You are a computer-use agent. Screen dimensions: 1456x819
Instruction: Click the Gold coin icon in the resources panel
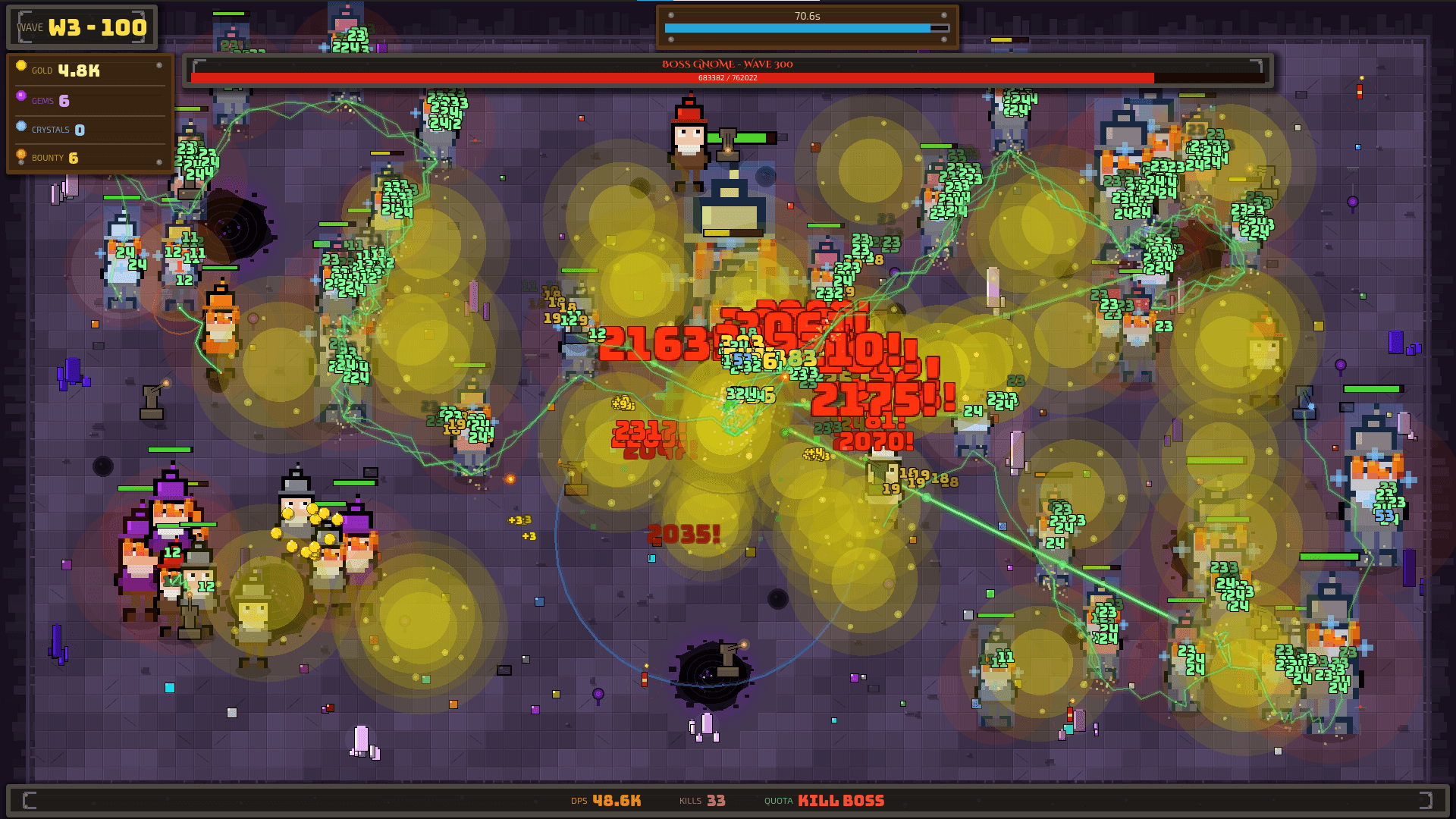click(20, 67)
